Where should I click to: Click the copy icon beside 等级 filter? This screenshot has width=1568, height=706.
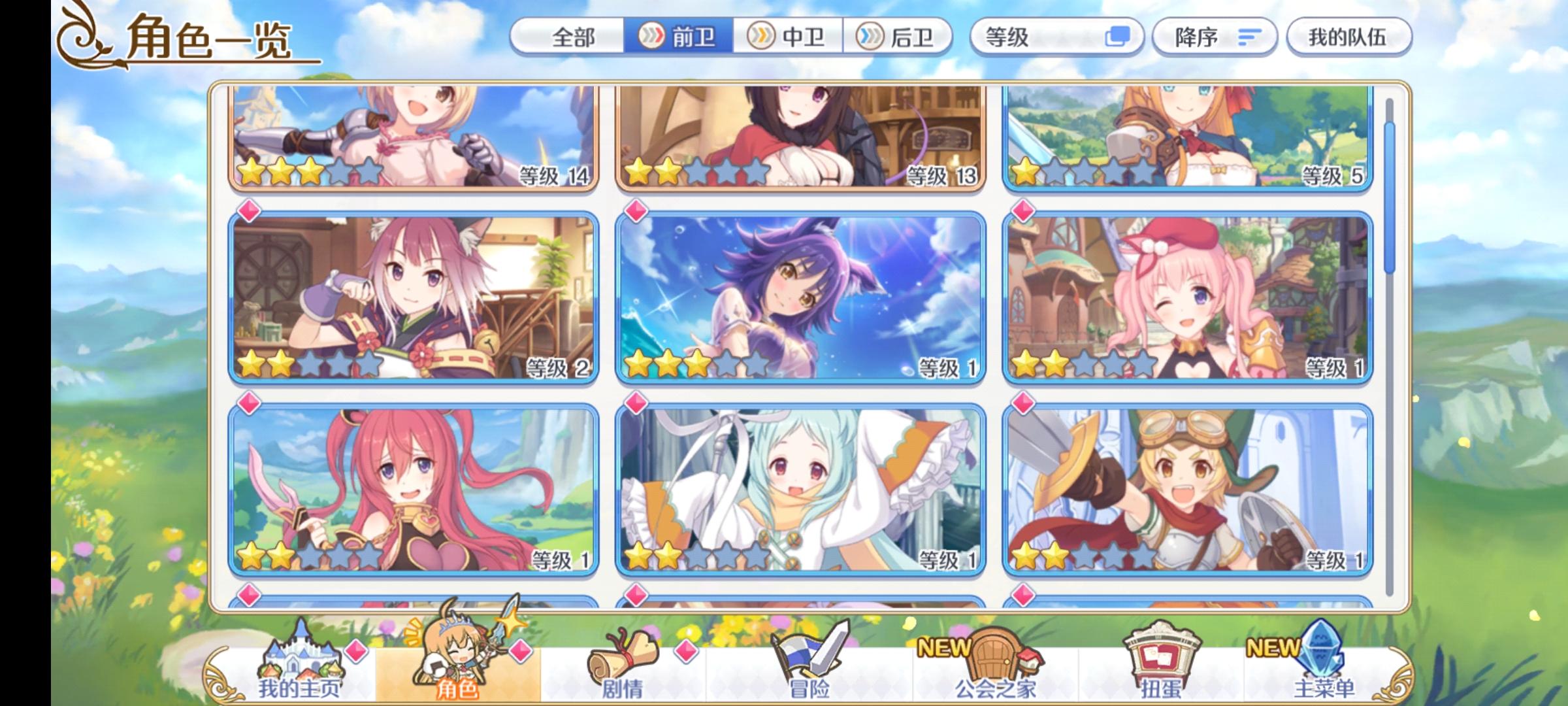pyautogui.click(x=1119, y=38)
